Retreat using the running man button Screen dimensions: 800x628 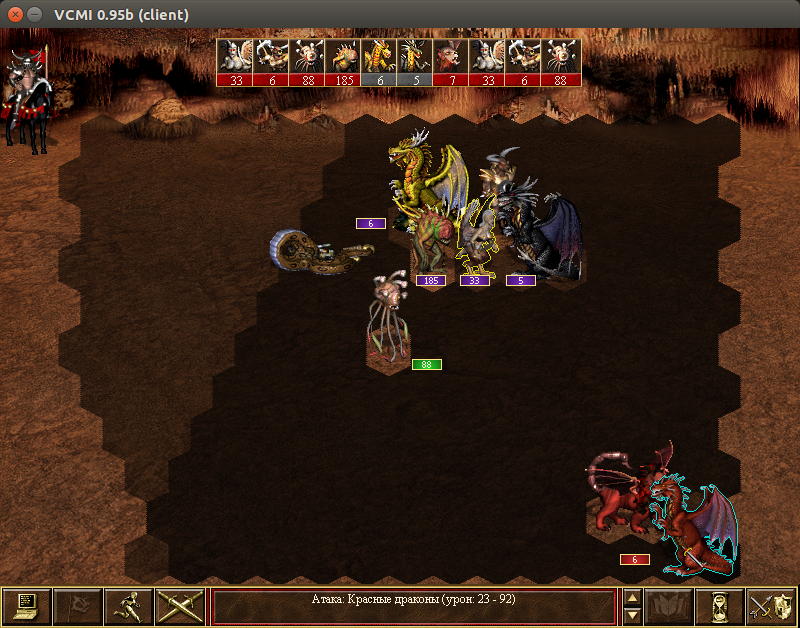click(x=129, y=606)
